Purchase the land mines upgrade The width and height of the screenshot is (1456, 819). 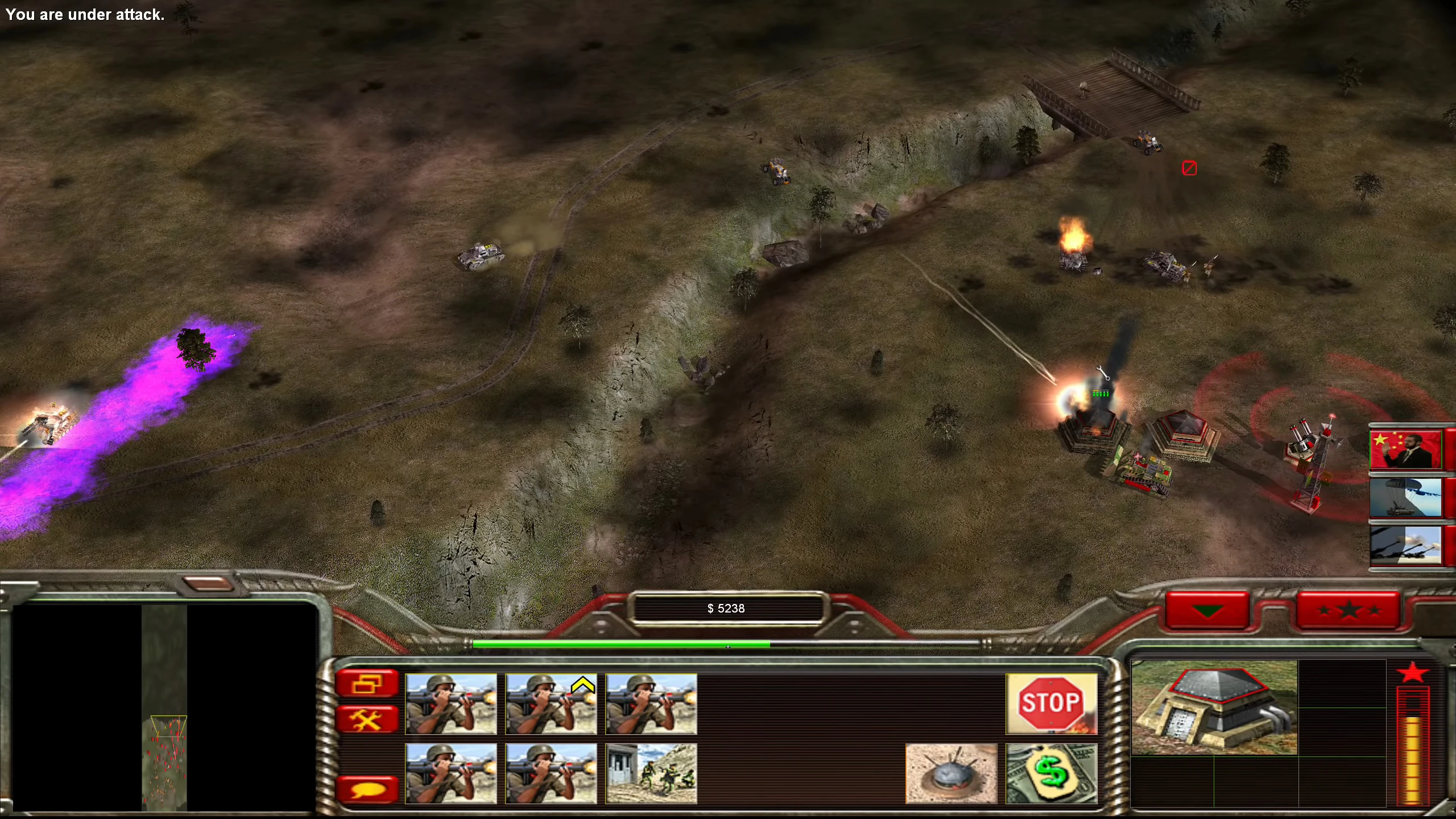pyautogui.click(x=951, y=773)
